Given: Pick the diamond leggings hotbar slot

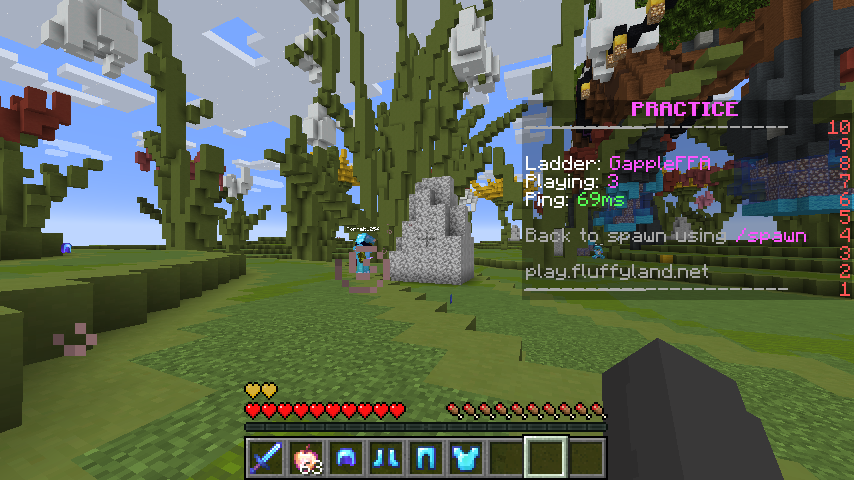Looking at the screenshot, I should point(425,457).
